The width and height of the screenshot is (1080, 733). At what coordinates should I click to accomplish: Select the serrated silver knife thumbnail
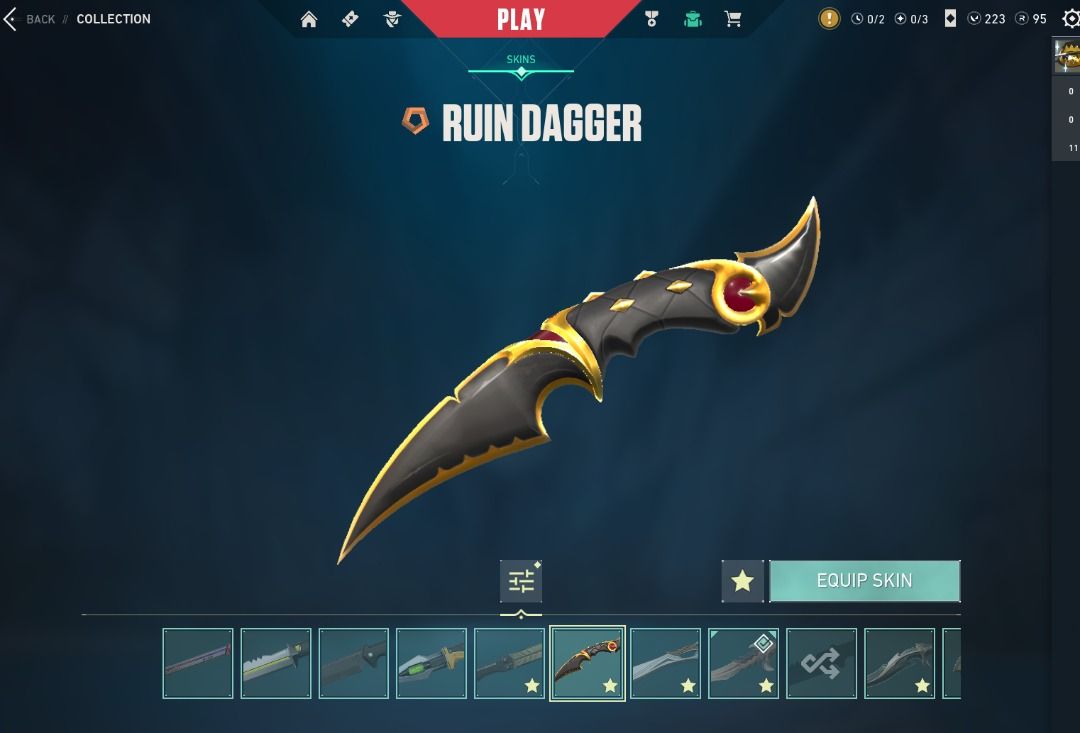pos(276,663)
